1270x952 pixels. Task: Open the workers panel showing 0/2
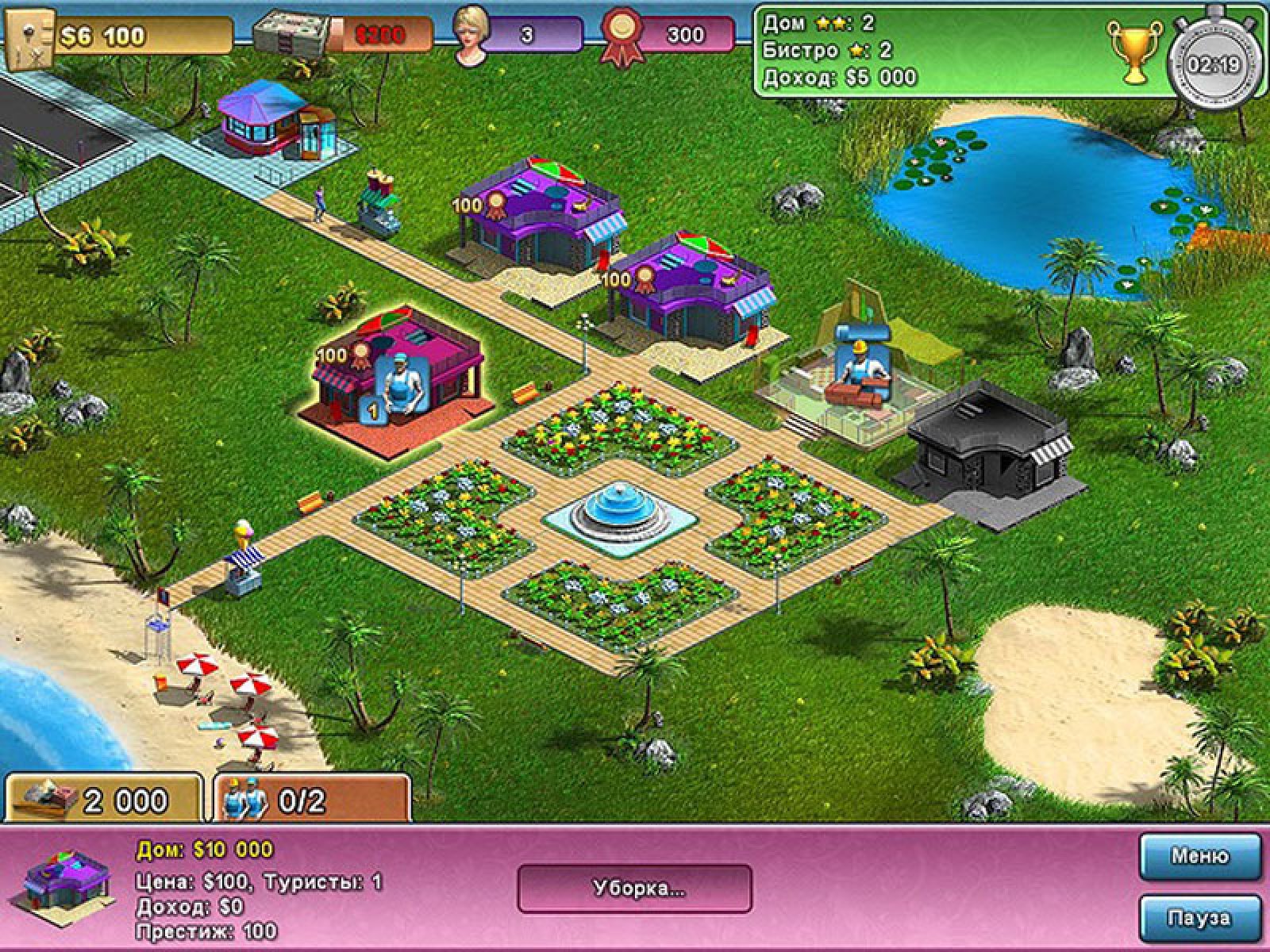(x=313, y=800)
